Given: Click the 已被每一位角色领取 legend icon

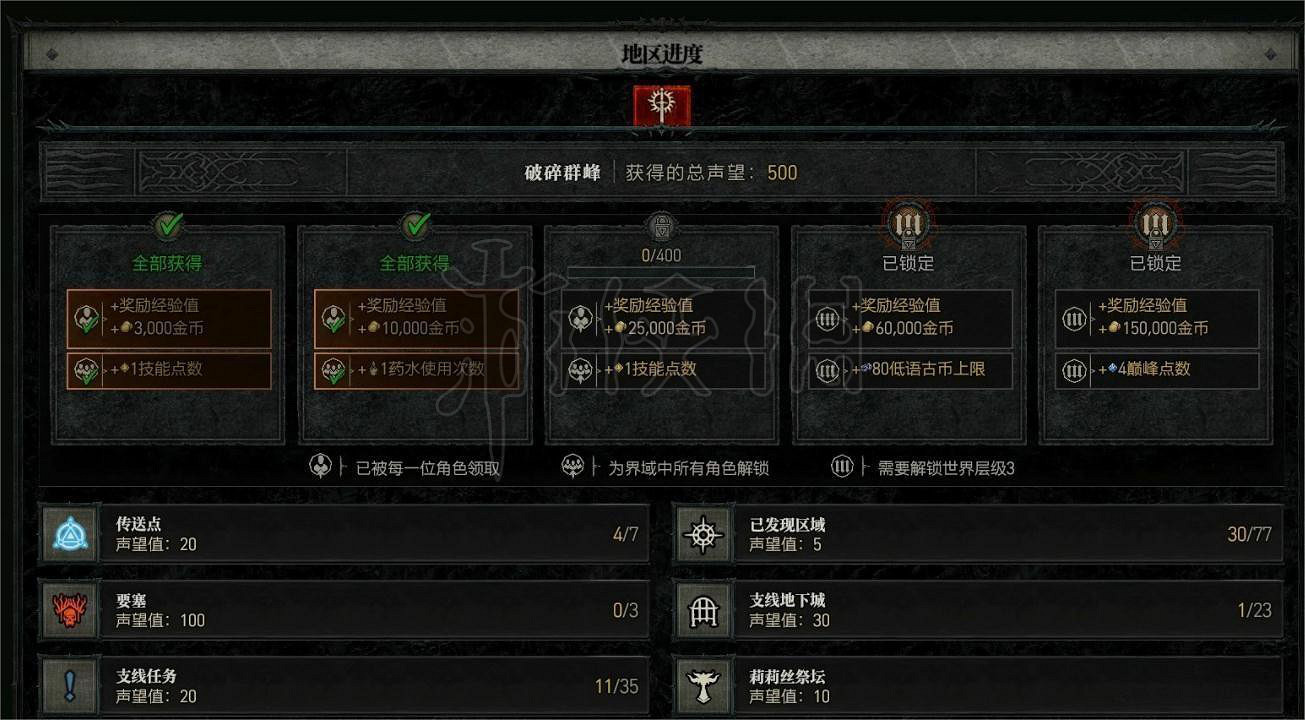Looking at the screenshot, I should click(x=320, y=467).
